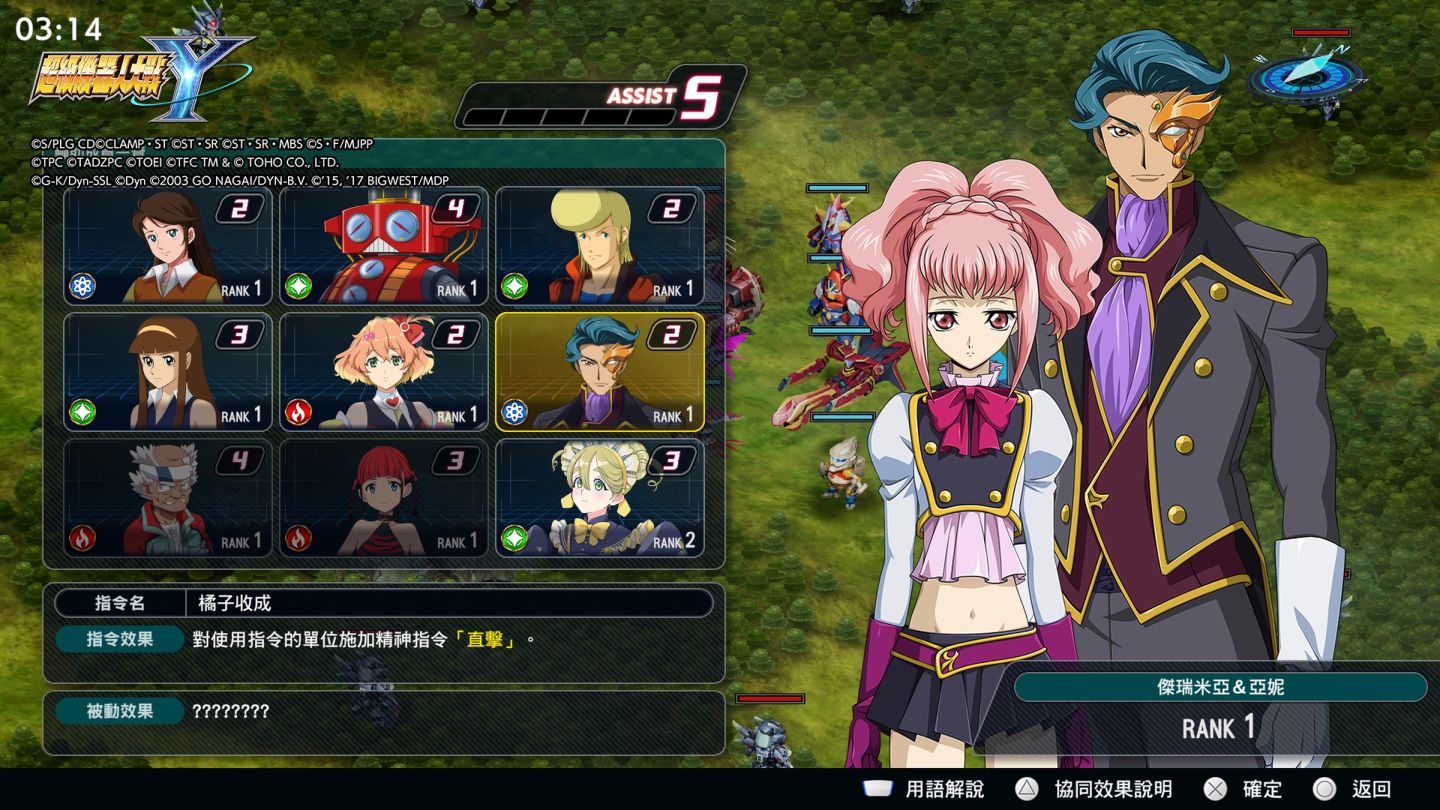Select the orange-haired girl with flower card
1440x810 pixels.
point(384,372)
